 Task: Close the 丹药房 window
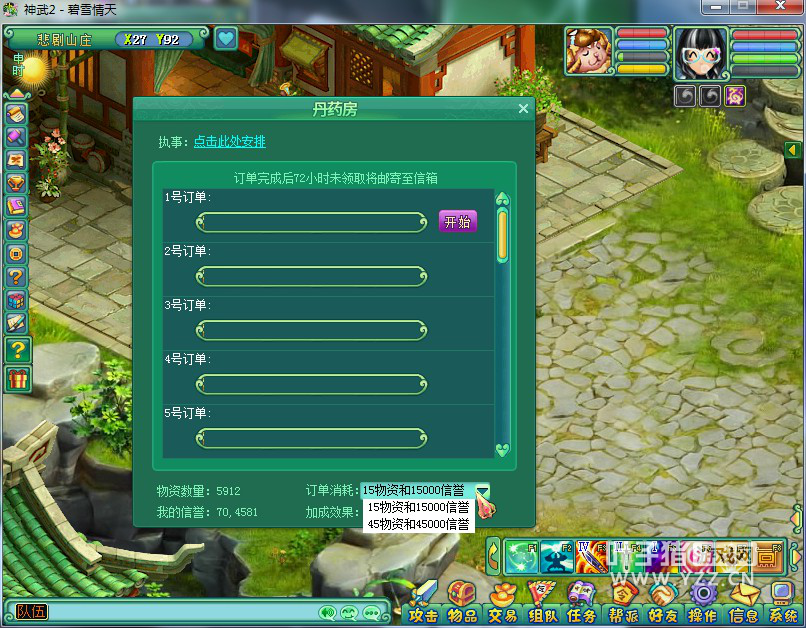tap(523, 109)
